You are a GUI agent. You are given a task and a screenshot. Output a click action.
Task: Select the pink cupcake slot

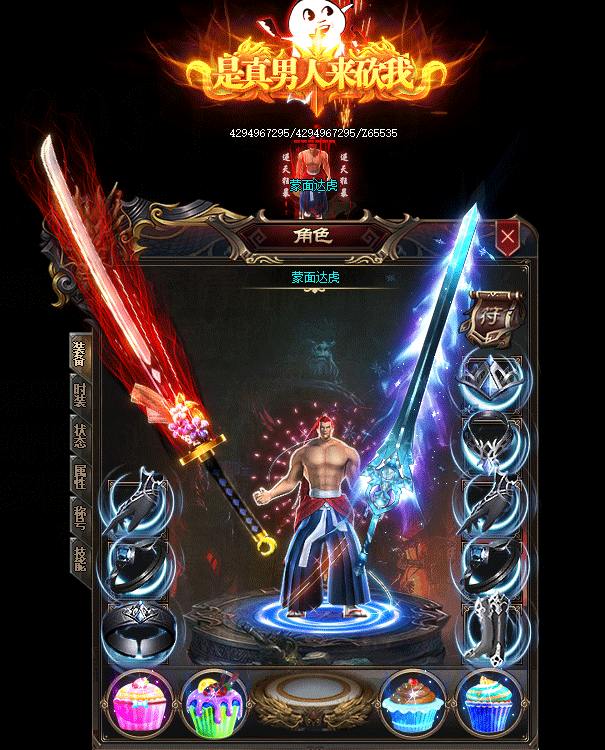click(140, 700)
